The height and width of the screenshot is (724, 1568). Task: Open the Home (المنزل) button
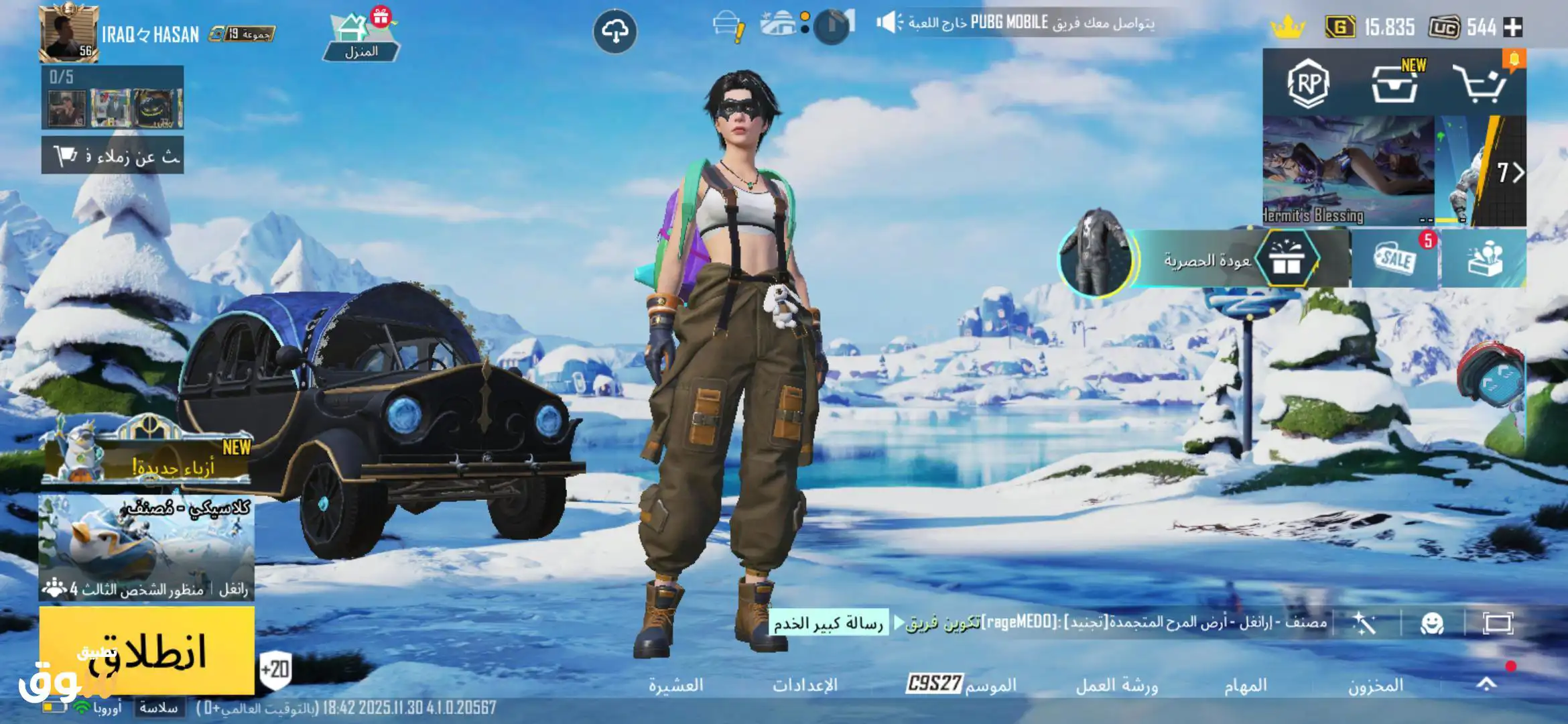[x=361, y=37]
